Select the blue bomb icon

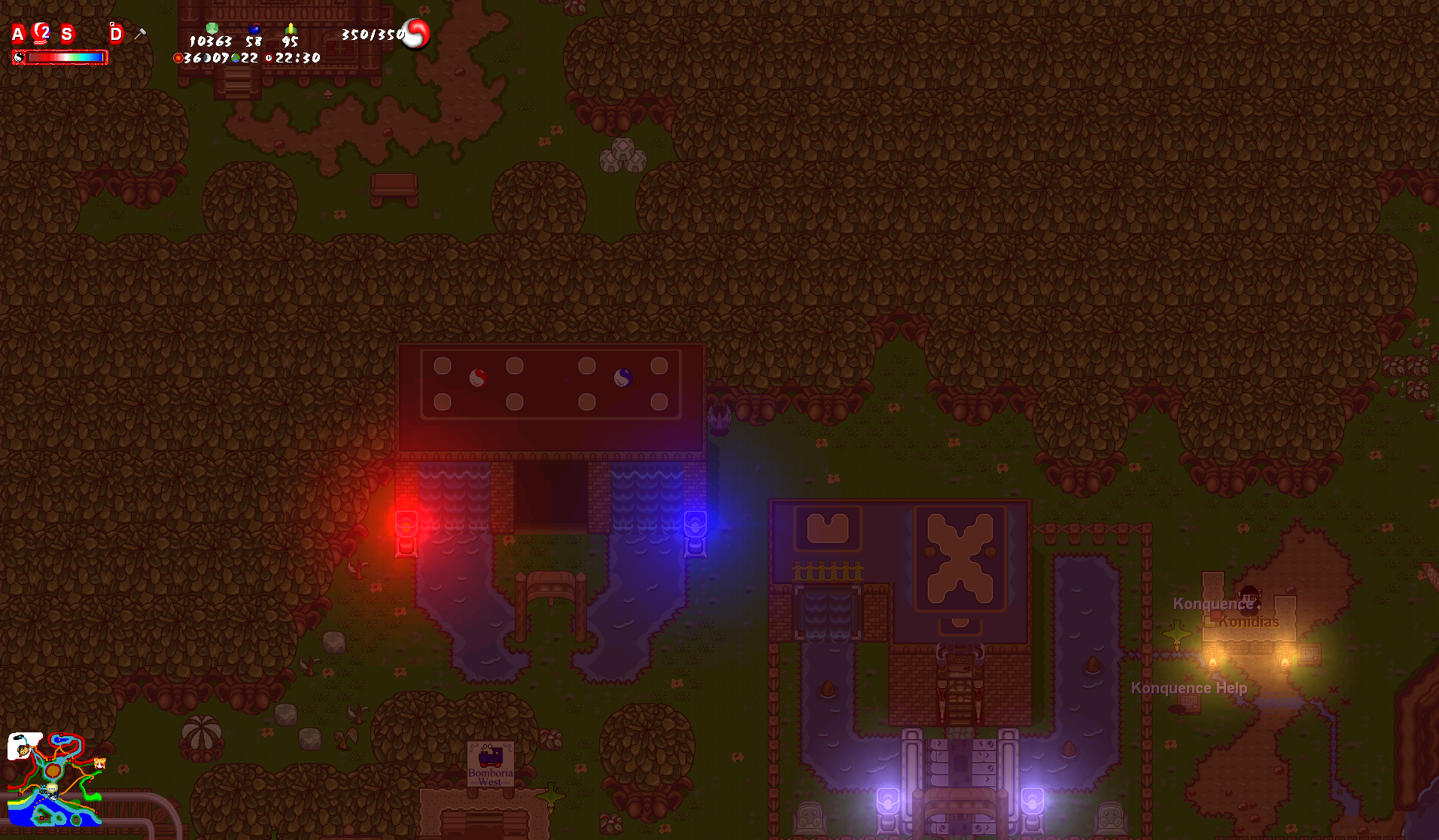click(254, 29)
